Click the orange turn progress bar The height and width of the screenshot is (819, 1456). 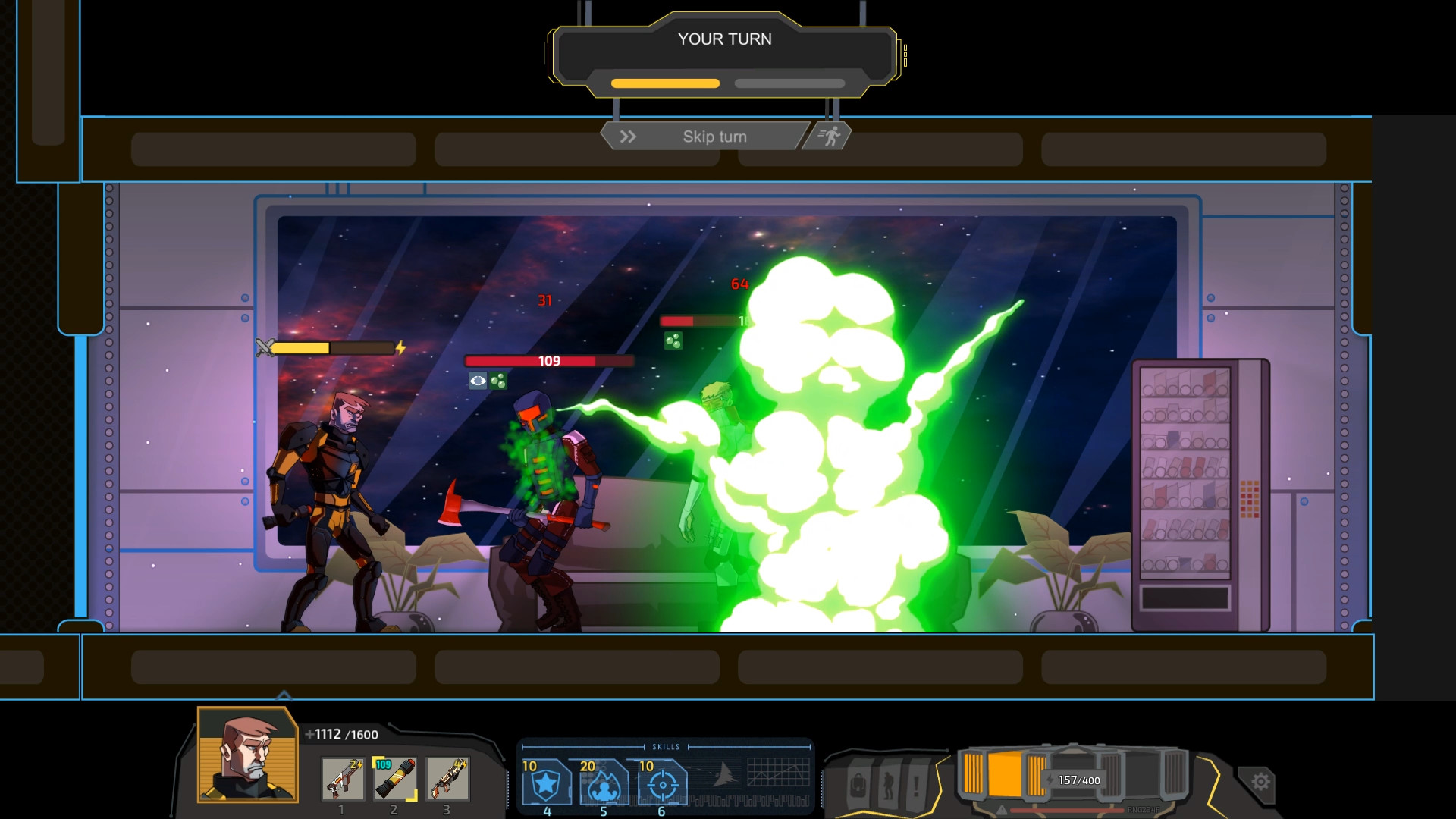coord(665,83)
